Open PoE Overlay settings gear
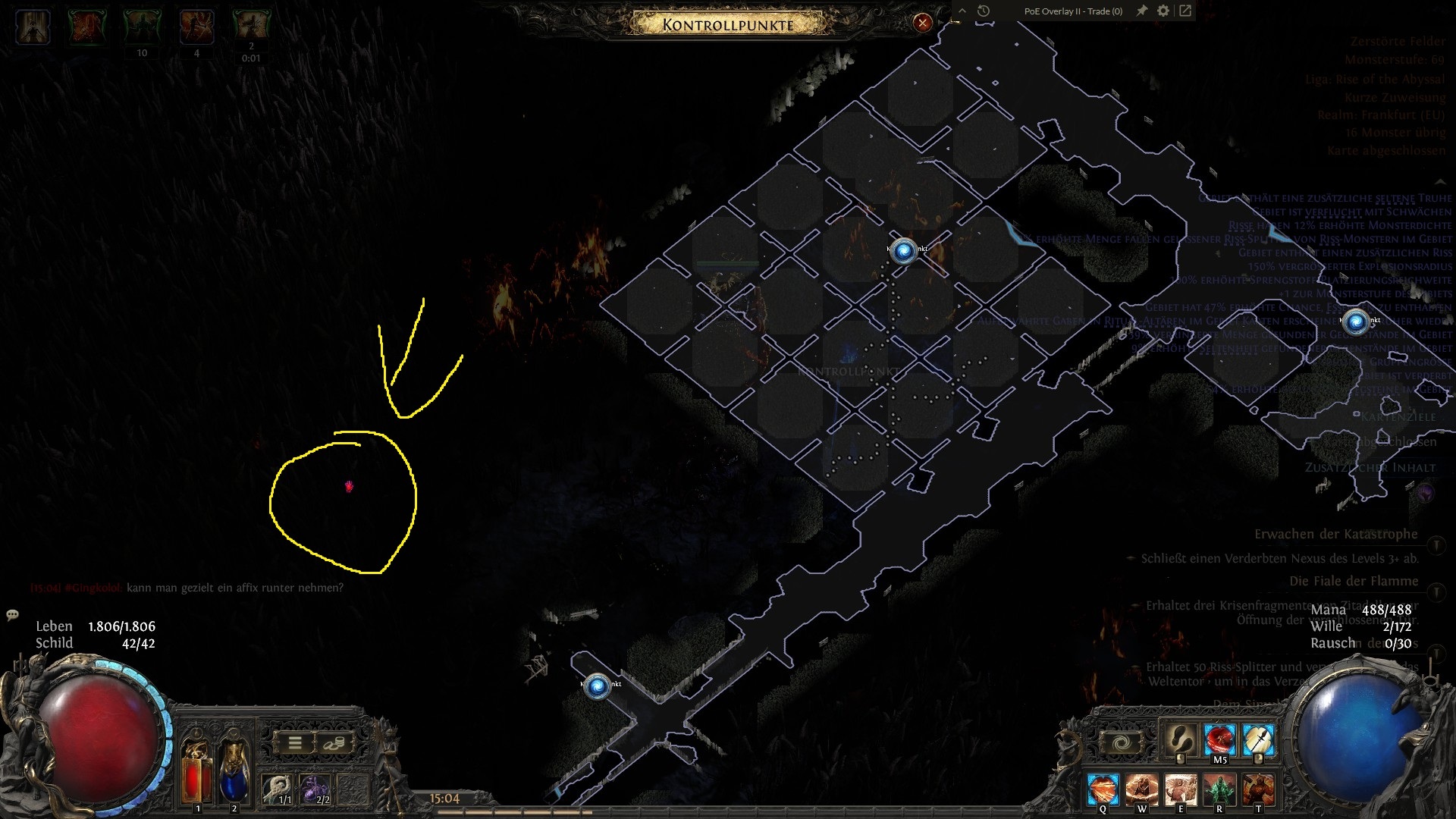 1163,11
